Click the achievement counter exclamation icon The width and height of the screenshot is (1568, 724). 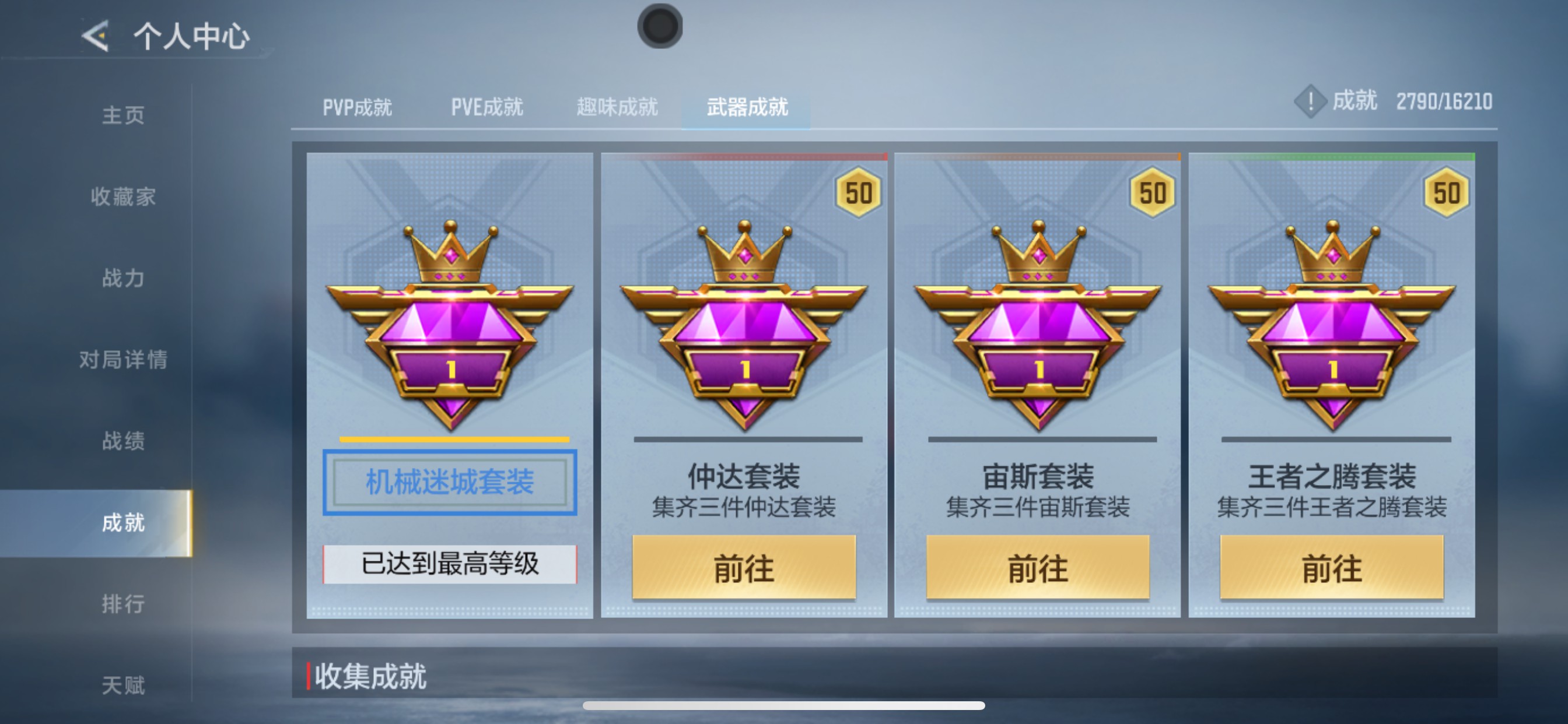1310,101
